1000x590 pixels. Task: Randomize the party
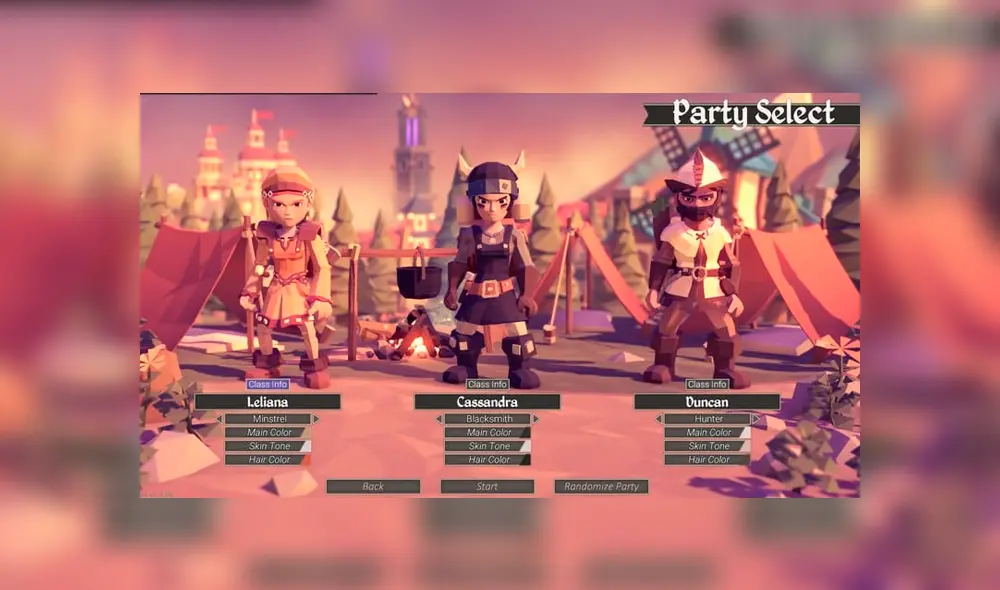pos(601,487)
